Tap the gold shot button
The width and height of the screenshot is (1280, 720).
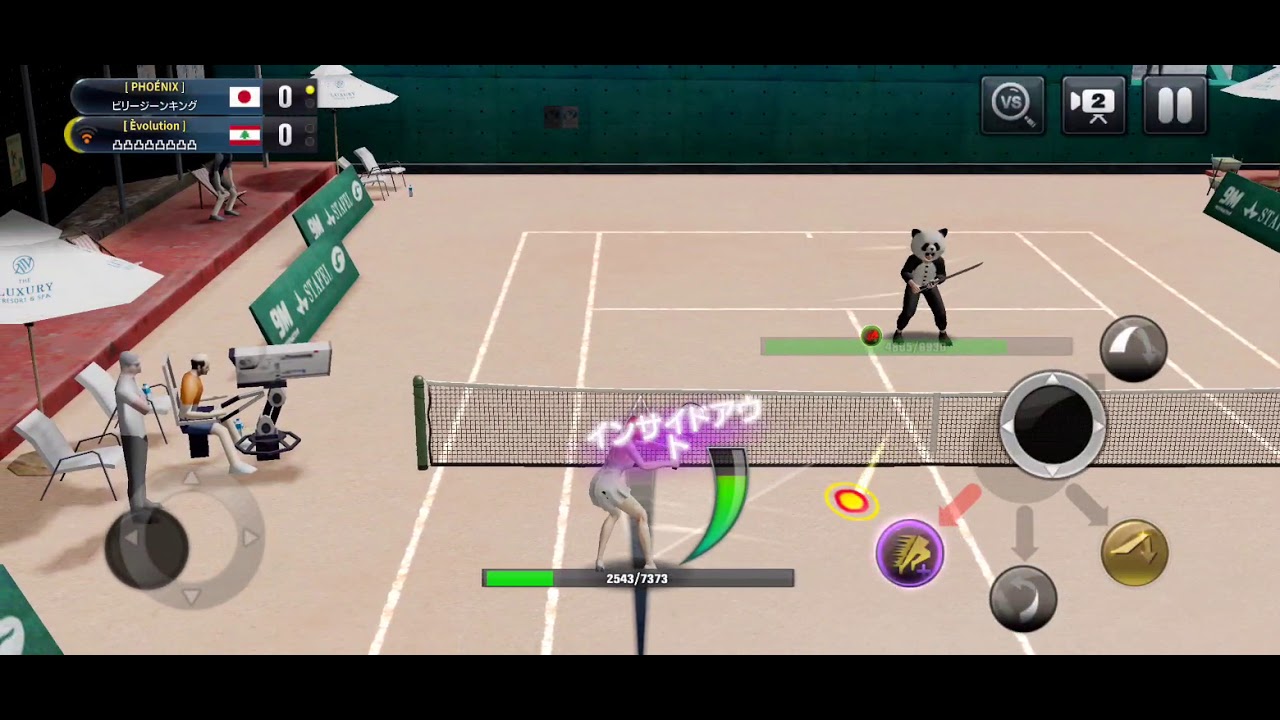(1134, 552)
